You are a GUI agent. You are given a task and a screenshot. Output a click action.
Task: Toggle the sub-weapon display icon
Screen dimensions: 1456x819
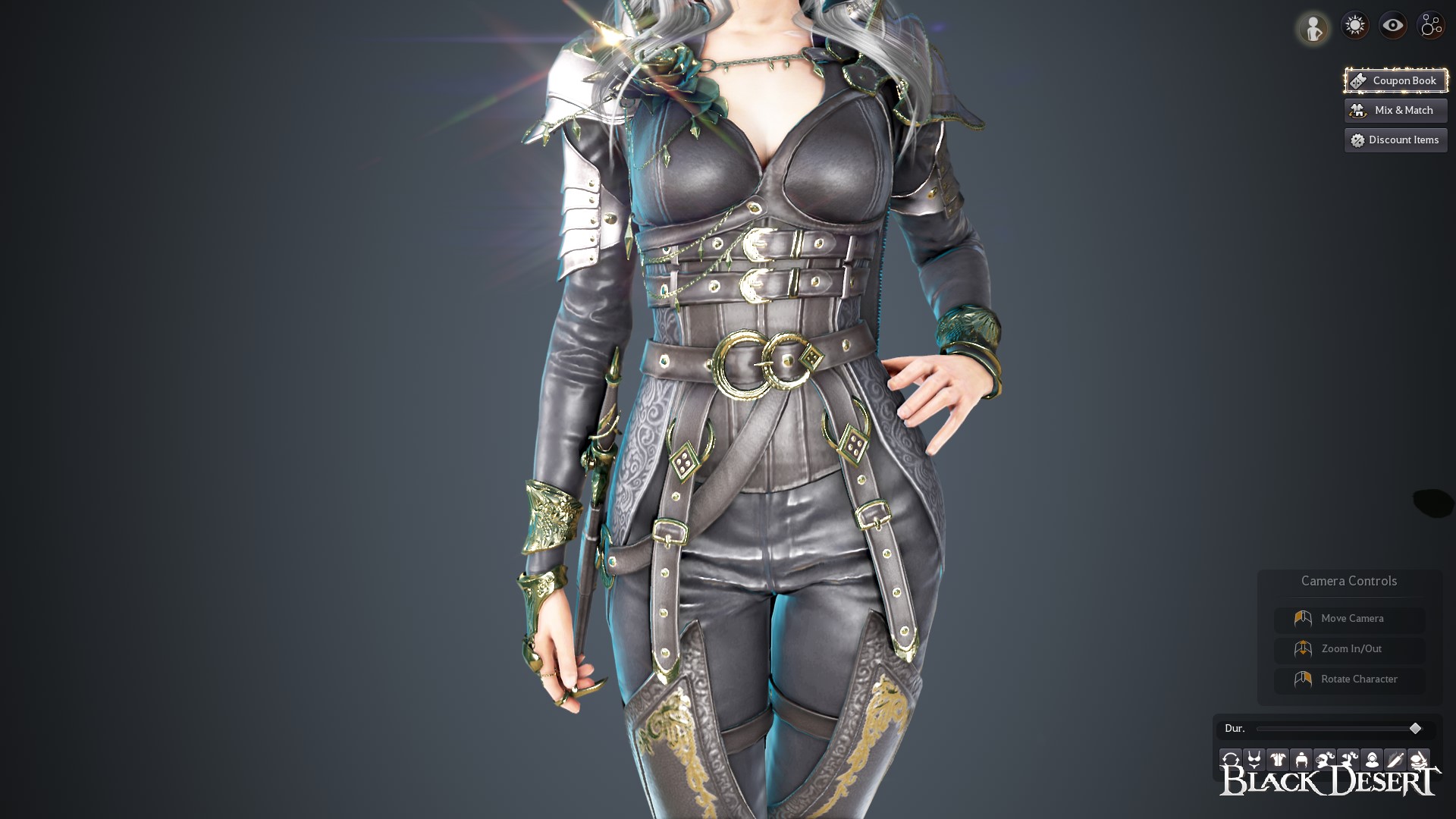coord(1419,760)
